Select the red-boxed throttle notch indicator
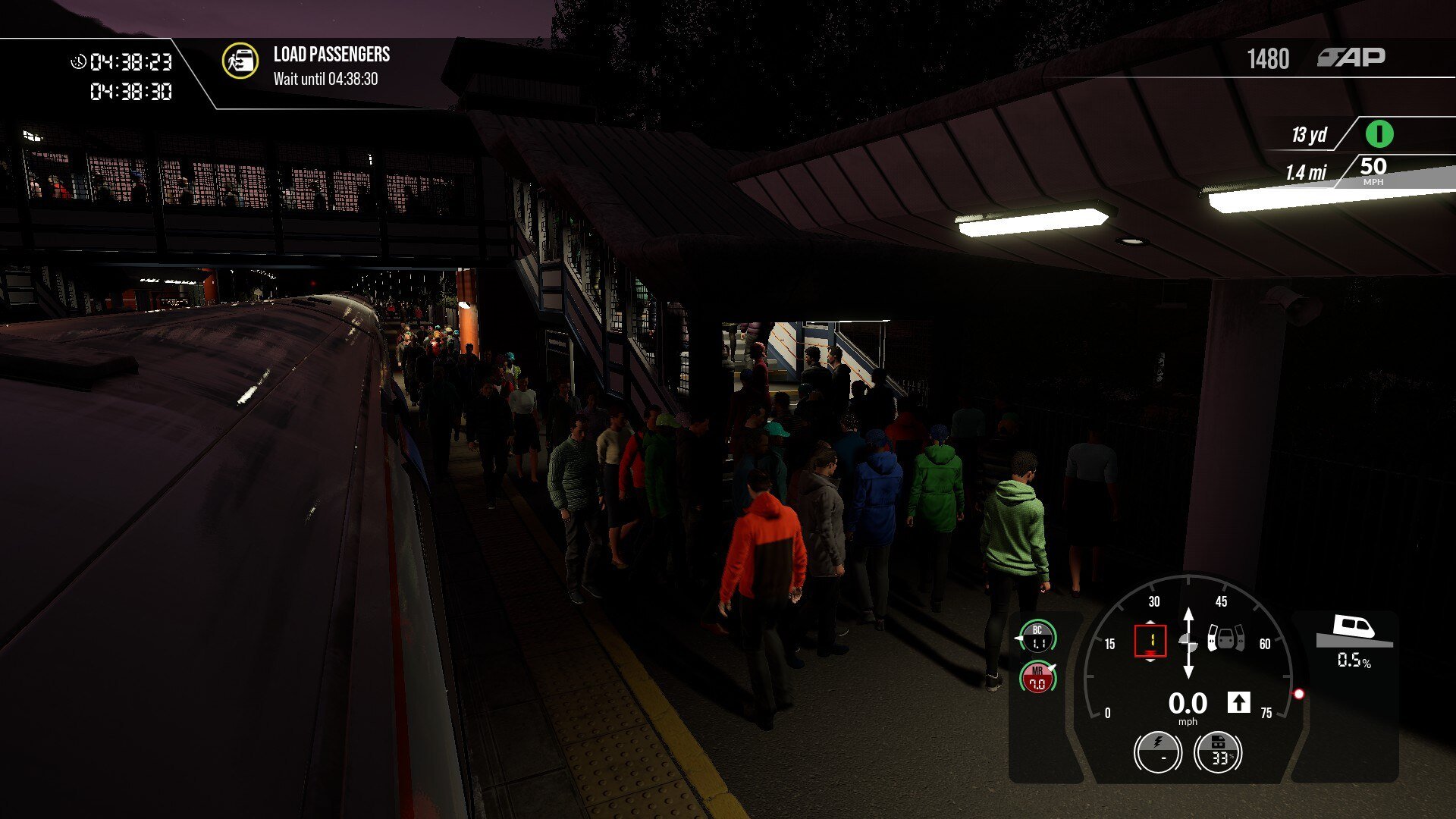The height and width of the screenshot is (819, 1456). [x=1150, y=641]
